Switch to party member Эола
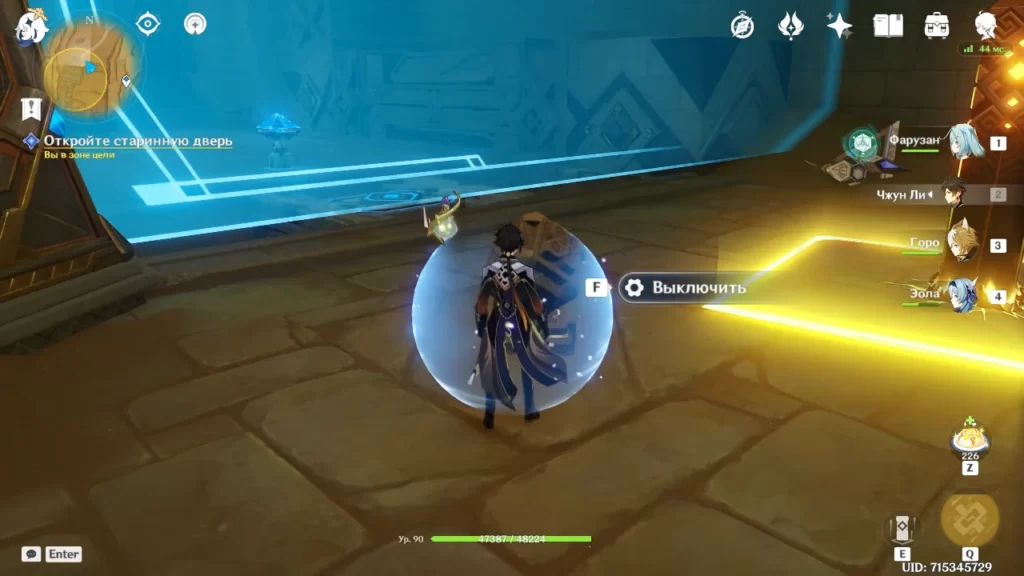 [x=961, y=296]
